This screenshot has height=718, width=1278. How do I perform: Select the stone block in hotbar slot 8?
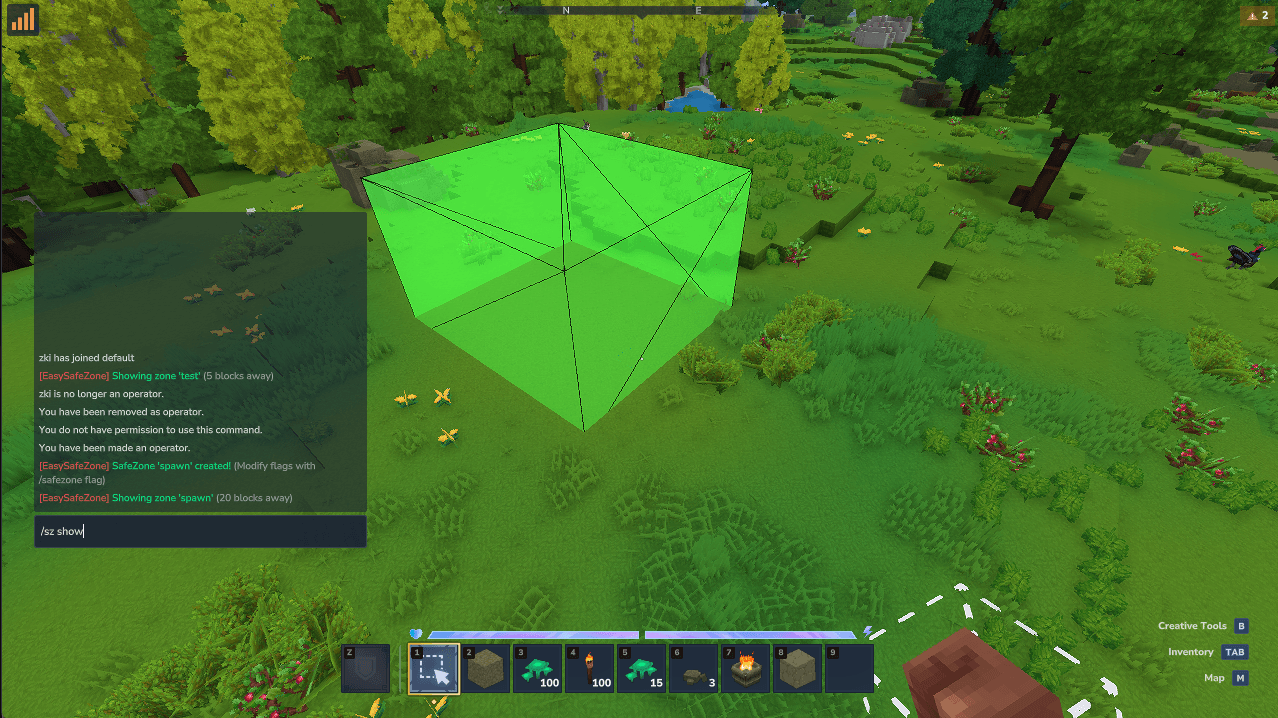(x=798, y=668)
